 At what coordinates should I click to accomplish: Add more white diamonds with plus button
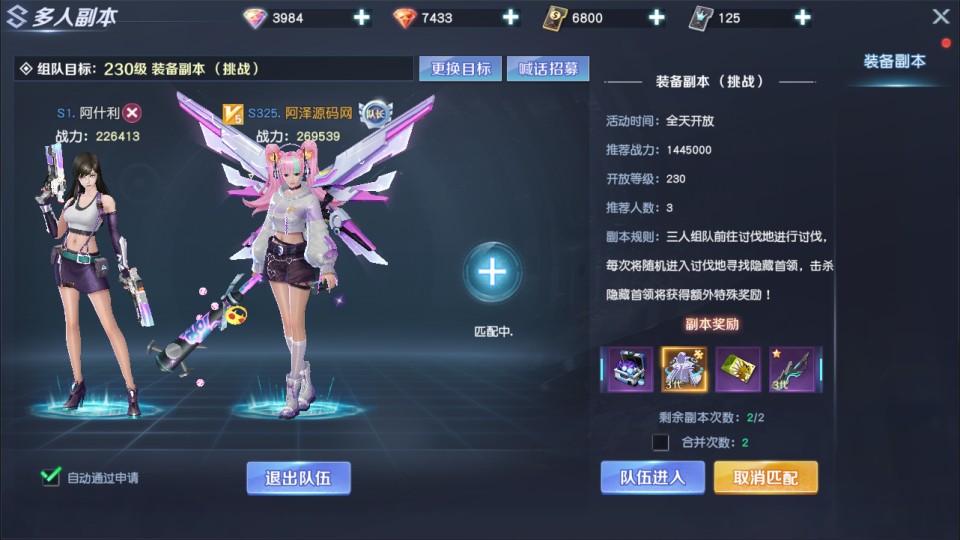coord(361,17)
